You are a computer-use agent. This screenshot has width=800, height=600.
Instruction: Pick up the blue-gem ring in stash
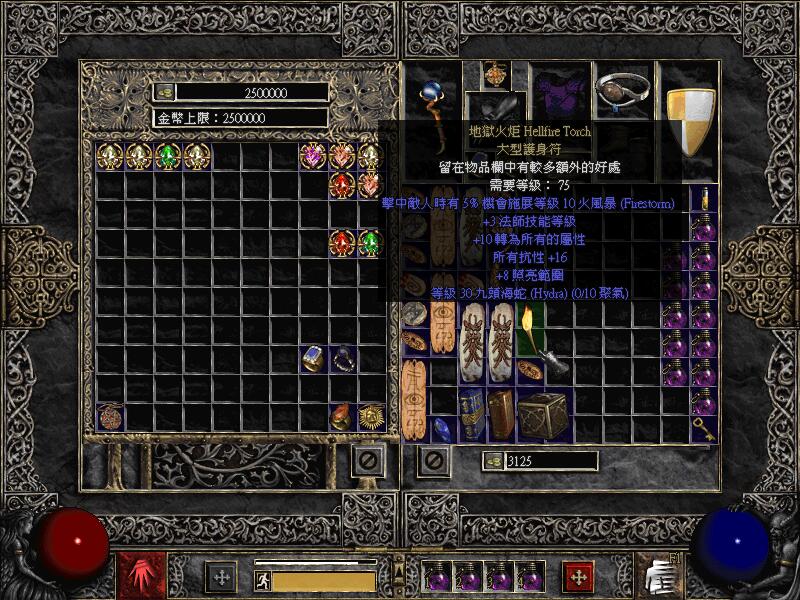(x=314, y=357)
